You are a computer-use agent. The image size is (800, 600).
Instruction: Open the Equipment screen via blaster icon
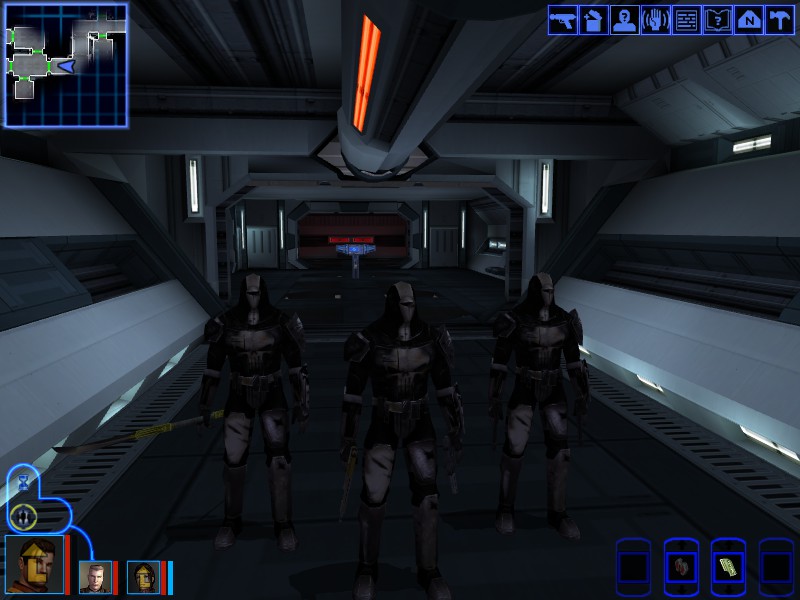[563, 20]
